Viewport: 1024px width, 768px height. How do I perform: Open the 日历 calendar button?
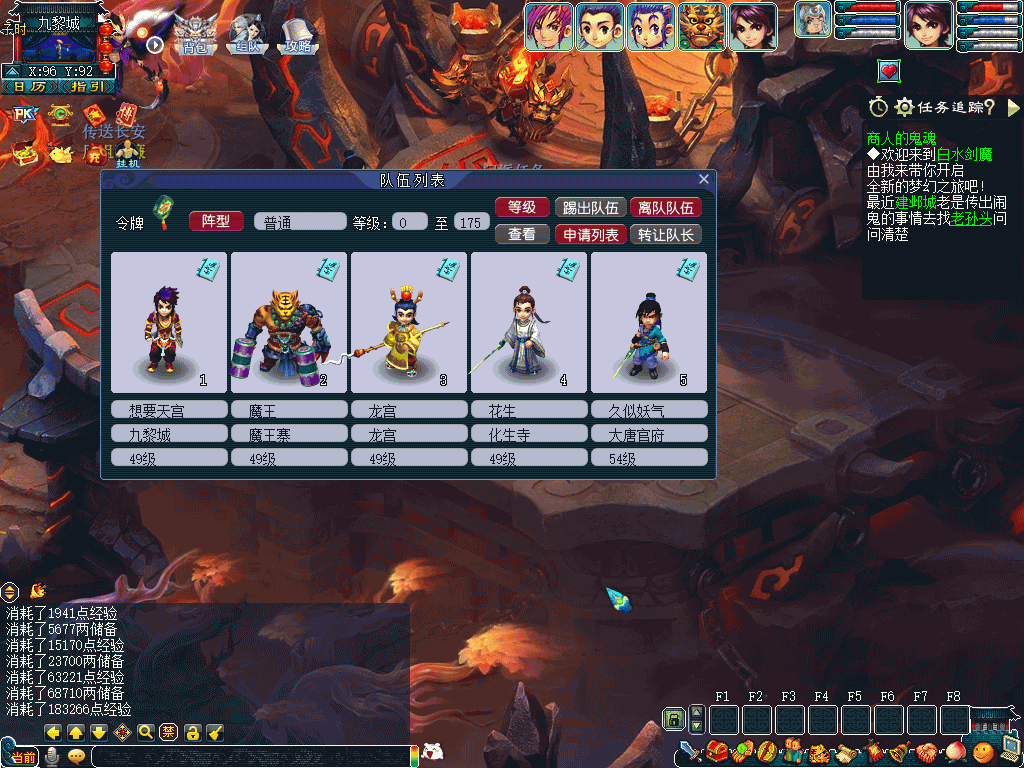[x=30, y=86]
